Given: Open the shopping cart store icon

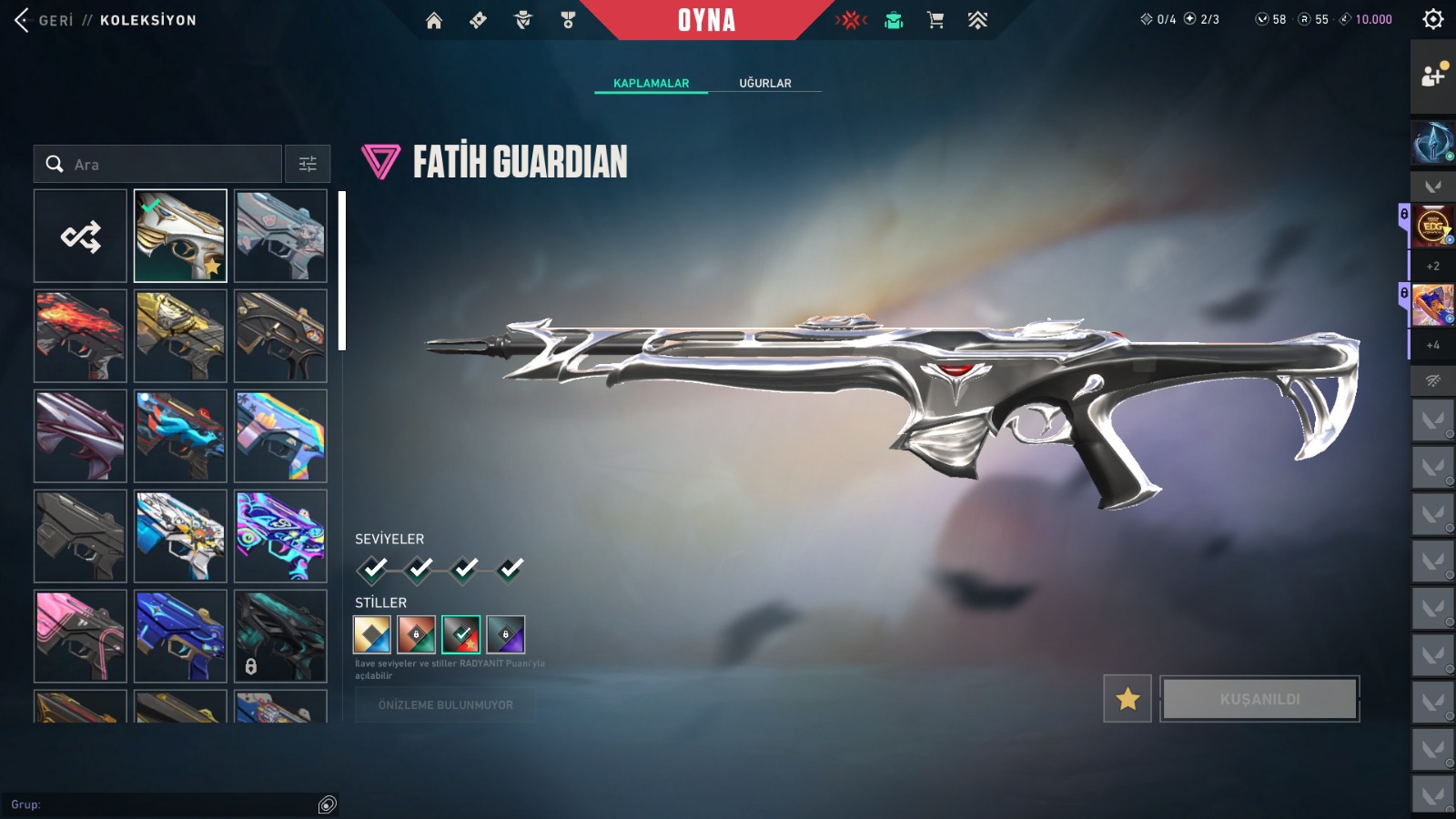Looking at the screenshot, I should (935, 20).
